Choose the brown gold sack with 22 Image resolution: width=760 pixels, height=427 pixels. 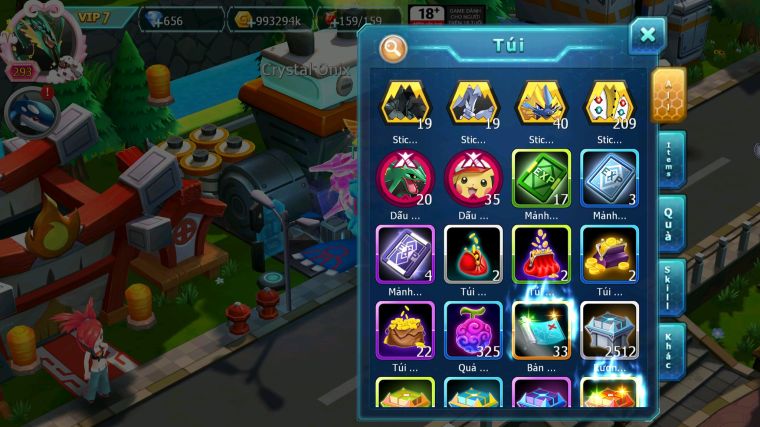click(404, 329)
